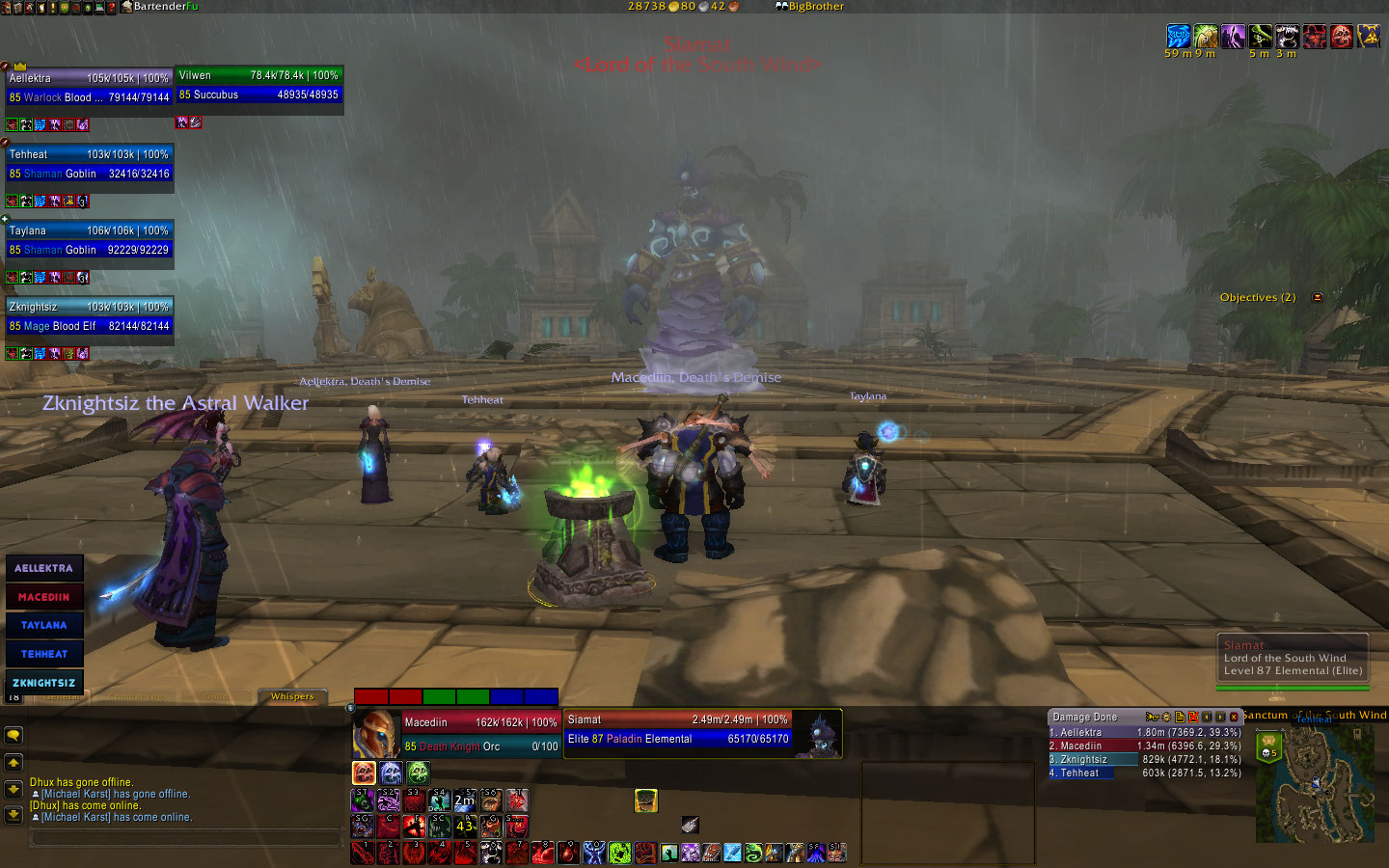Click the Siamat target frame
This screenshot has height=868, width=1389.
coord(678,729)
